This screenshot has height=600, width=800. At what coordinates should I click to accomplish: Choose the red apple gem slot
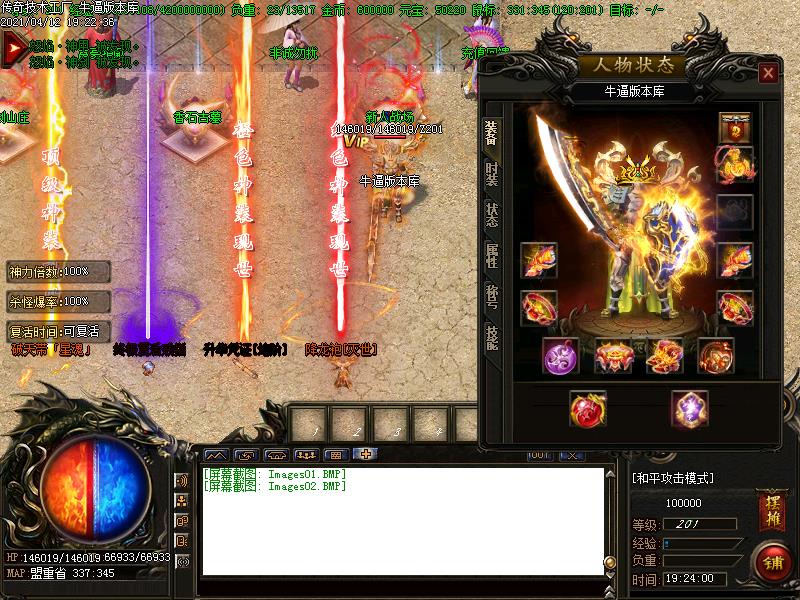[x=587, y=408]
